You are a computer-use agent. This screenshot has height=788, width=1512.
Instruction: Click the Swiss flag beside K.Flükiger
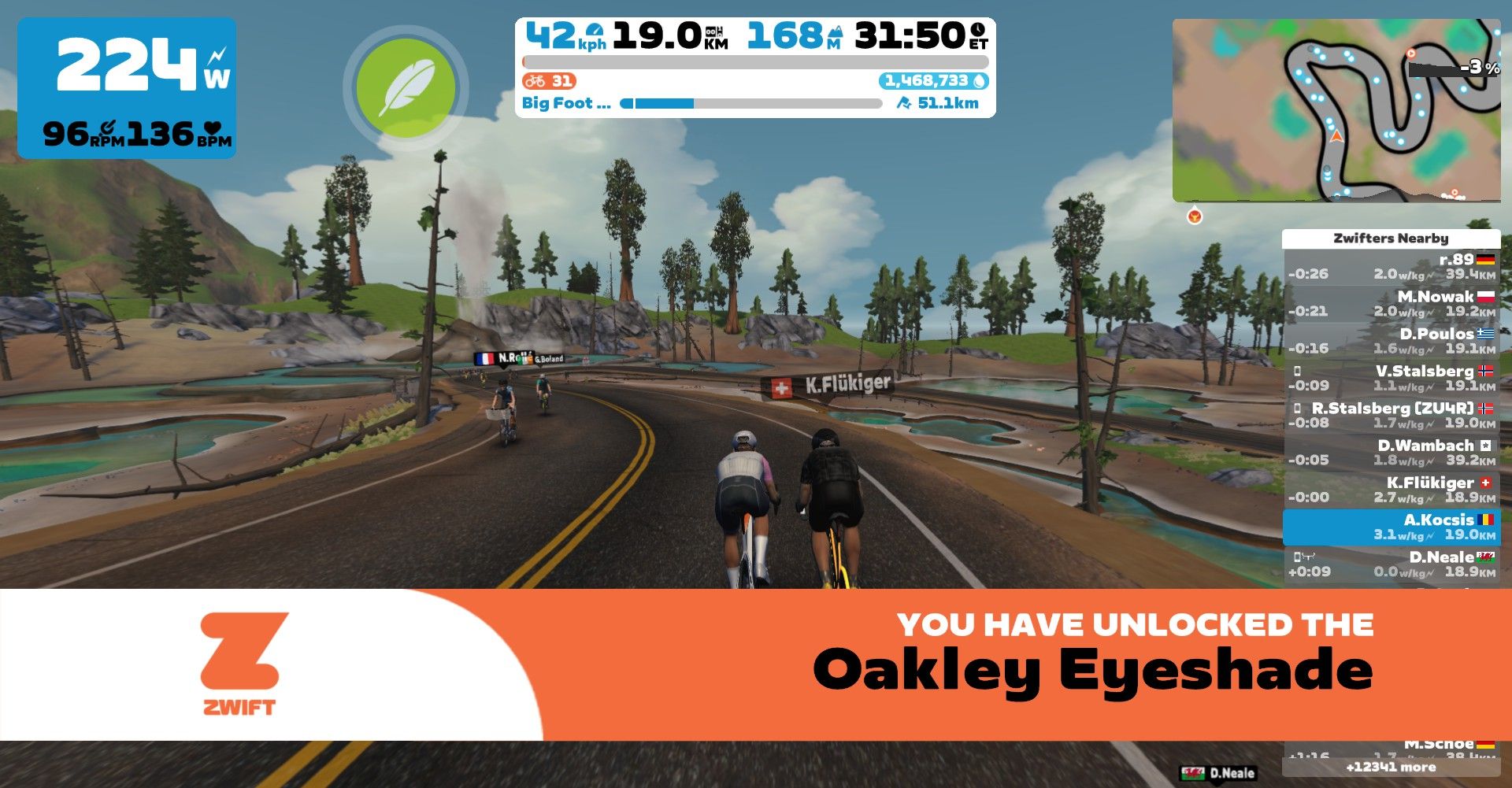[x=1484, y=483]
